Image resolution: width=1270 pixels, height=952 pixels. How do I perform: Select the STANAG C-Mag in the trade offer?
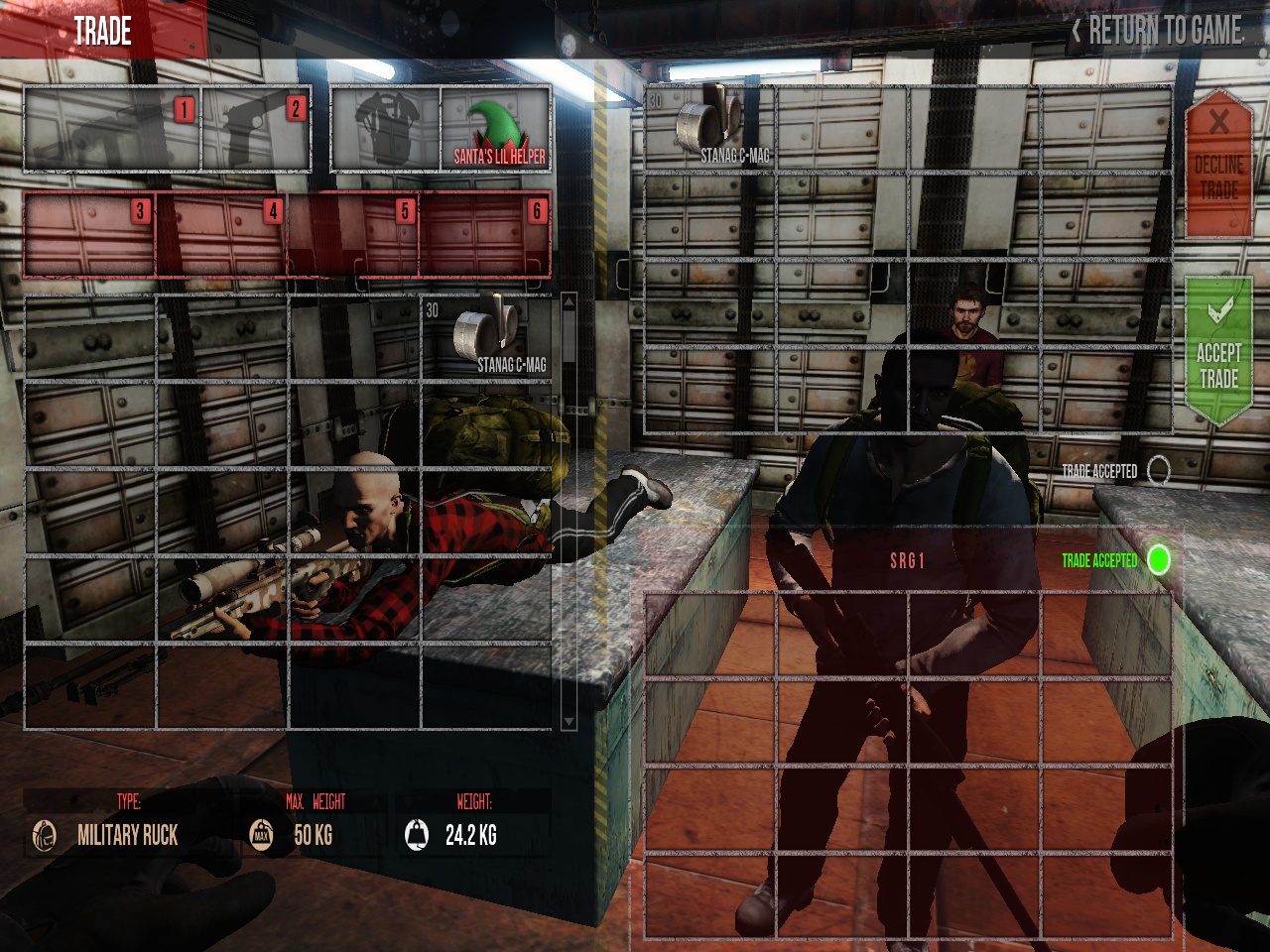(x=709, y=129)
